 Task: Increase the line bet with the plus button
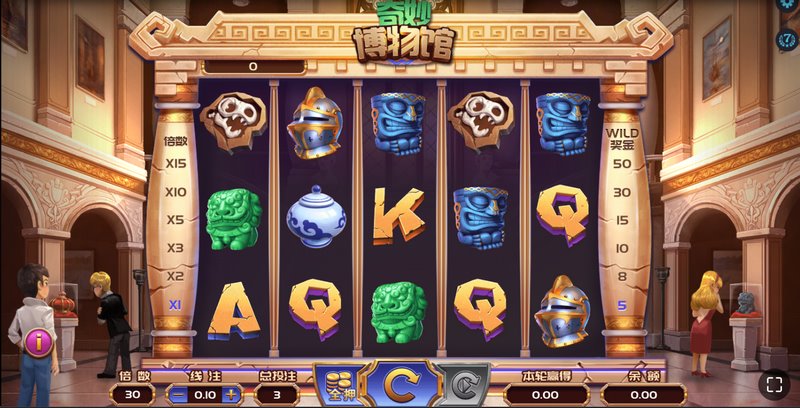232,394
